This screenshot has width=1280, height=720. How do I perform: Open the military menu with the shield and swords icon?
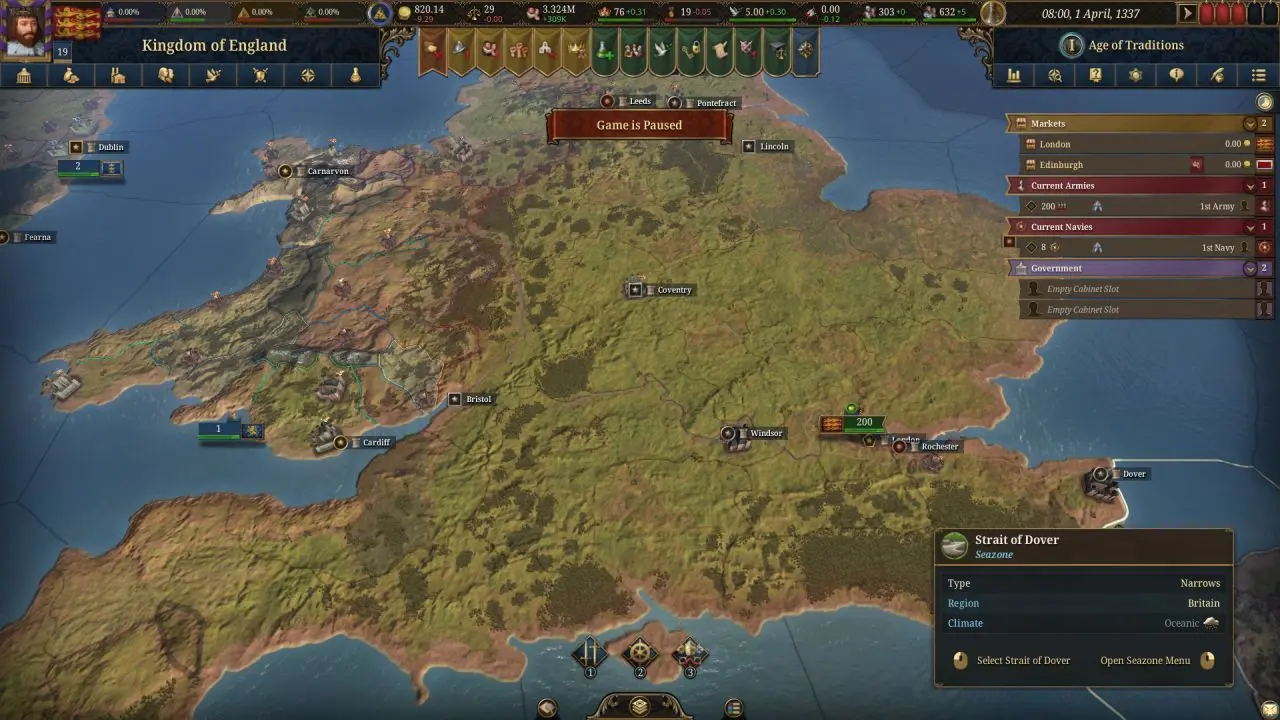click(261, 76)
